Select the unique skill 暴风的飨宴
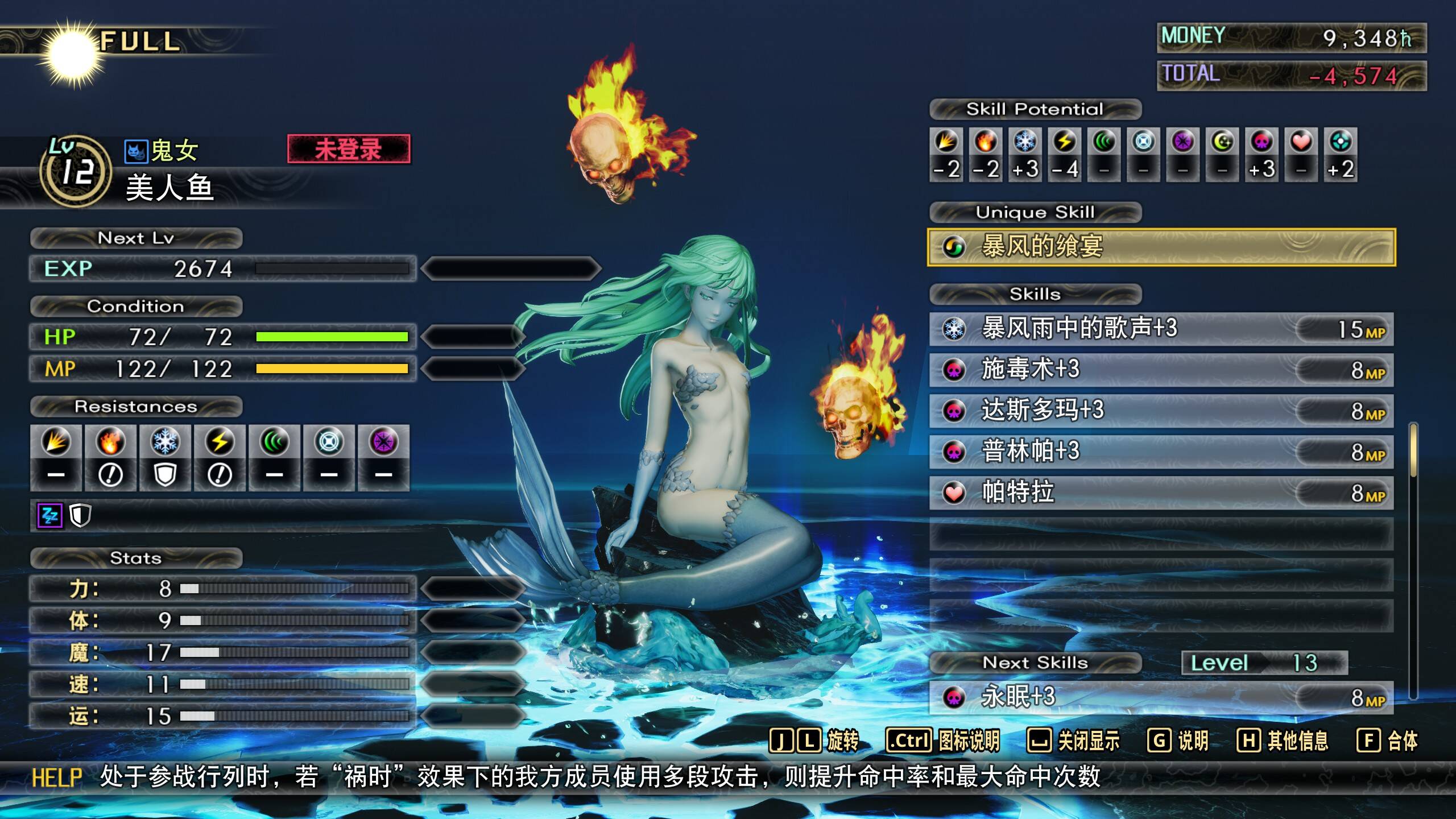Screen dimensions: 1456x819 pyautogui.click(x=1160, y=247)
